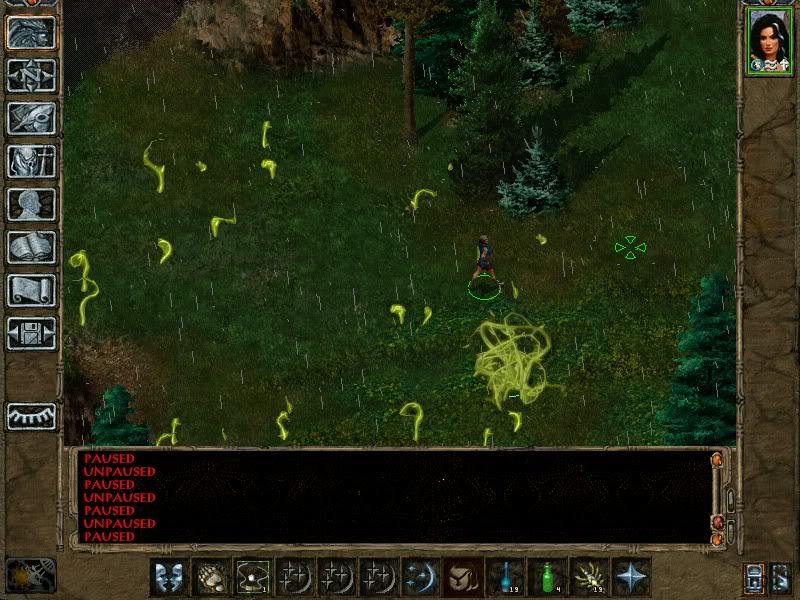Select the bear paw attack slot
The image size is (800, 600).
(x=209, y=577)
